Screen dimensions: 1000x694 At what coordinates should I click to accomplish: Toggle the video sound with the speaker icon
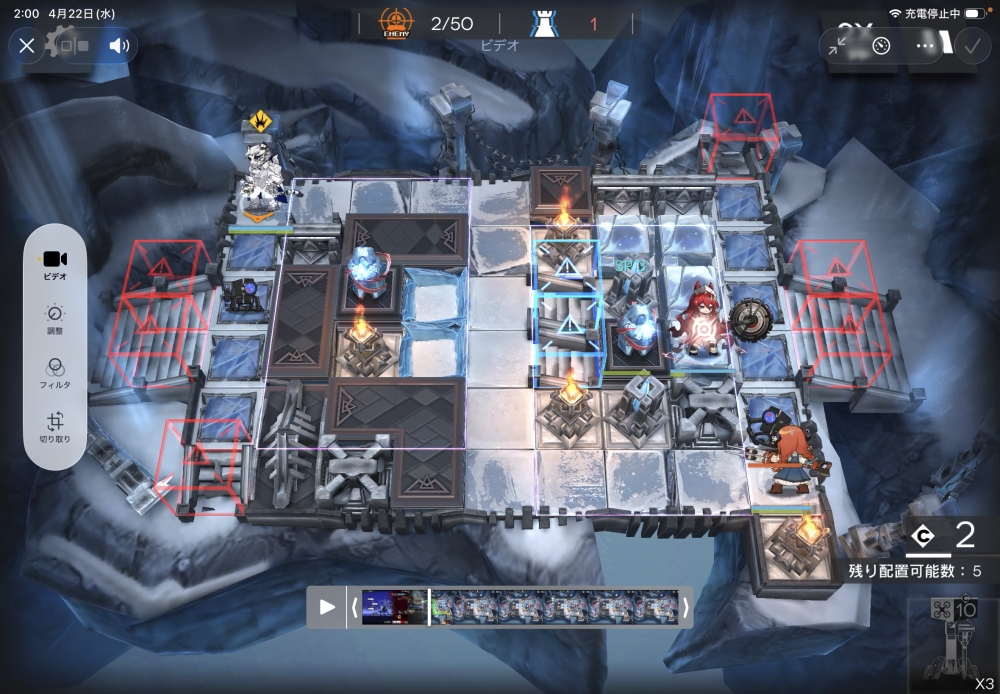point(120,45)
